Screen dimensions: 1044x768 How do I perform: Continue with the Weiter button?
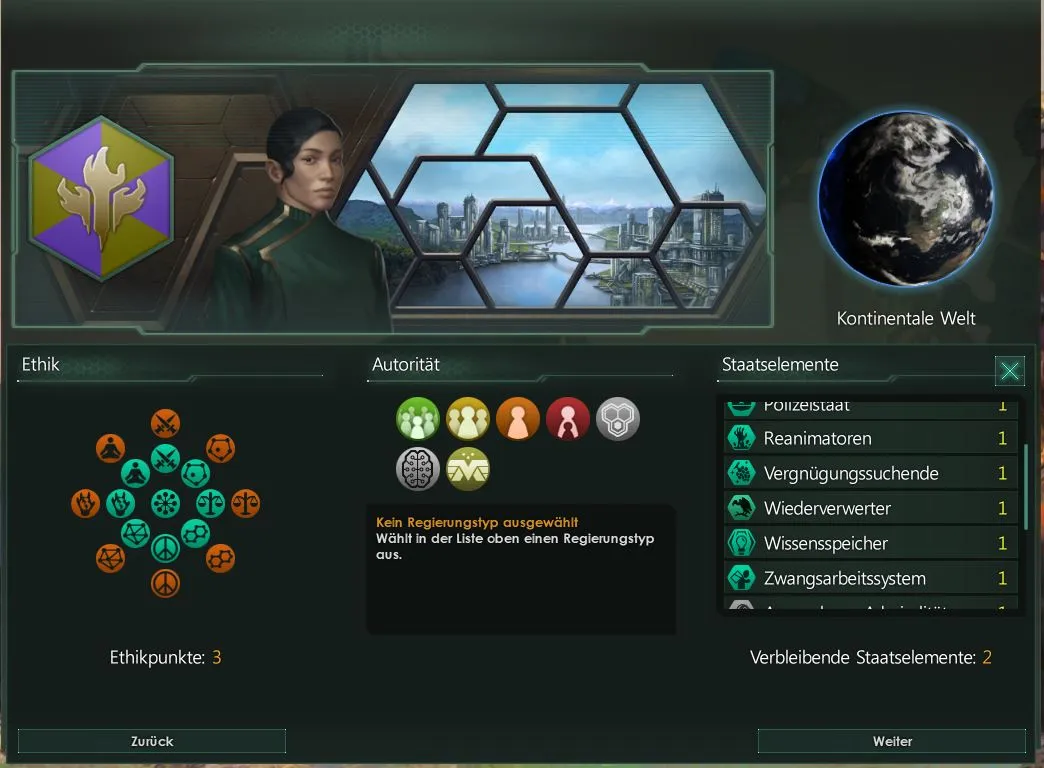click(892, 741)
